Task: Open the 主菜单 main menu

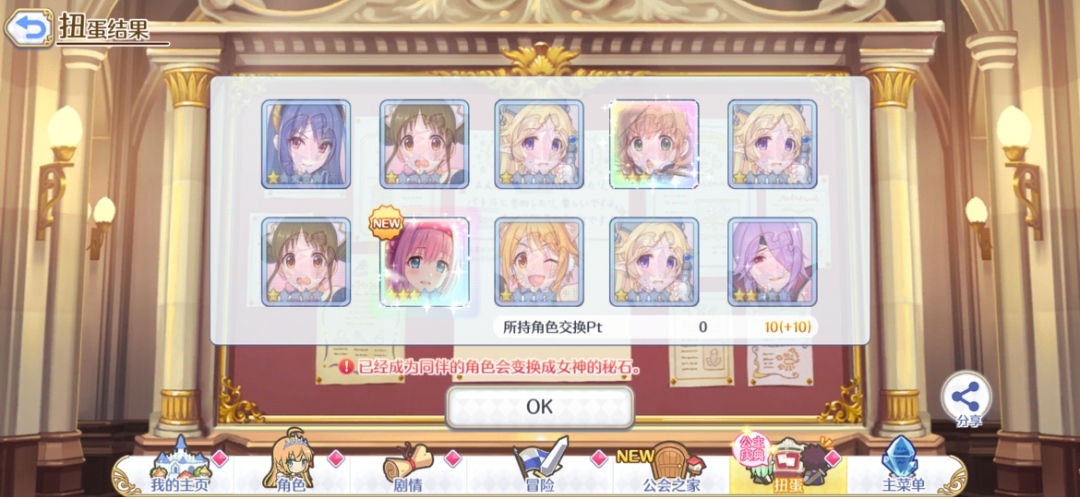Action: (x=903, y=471)
